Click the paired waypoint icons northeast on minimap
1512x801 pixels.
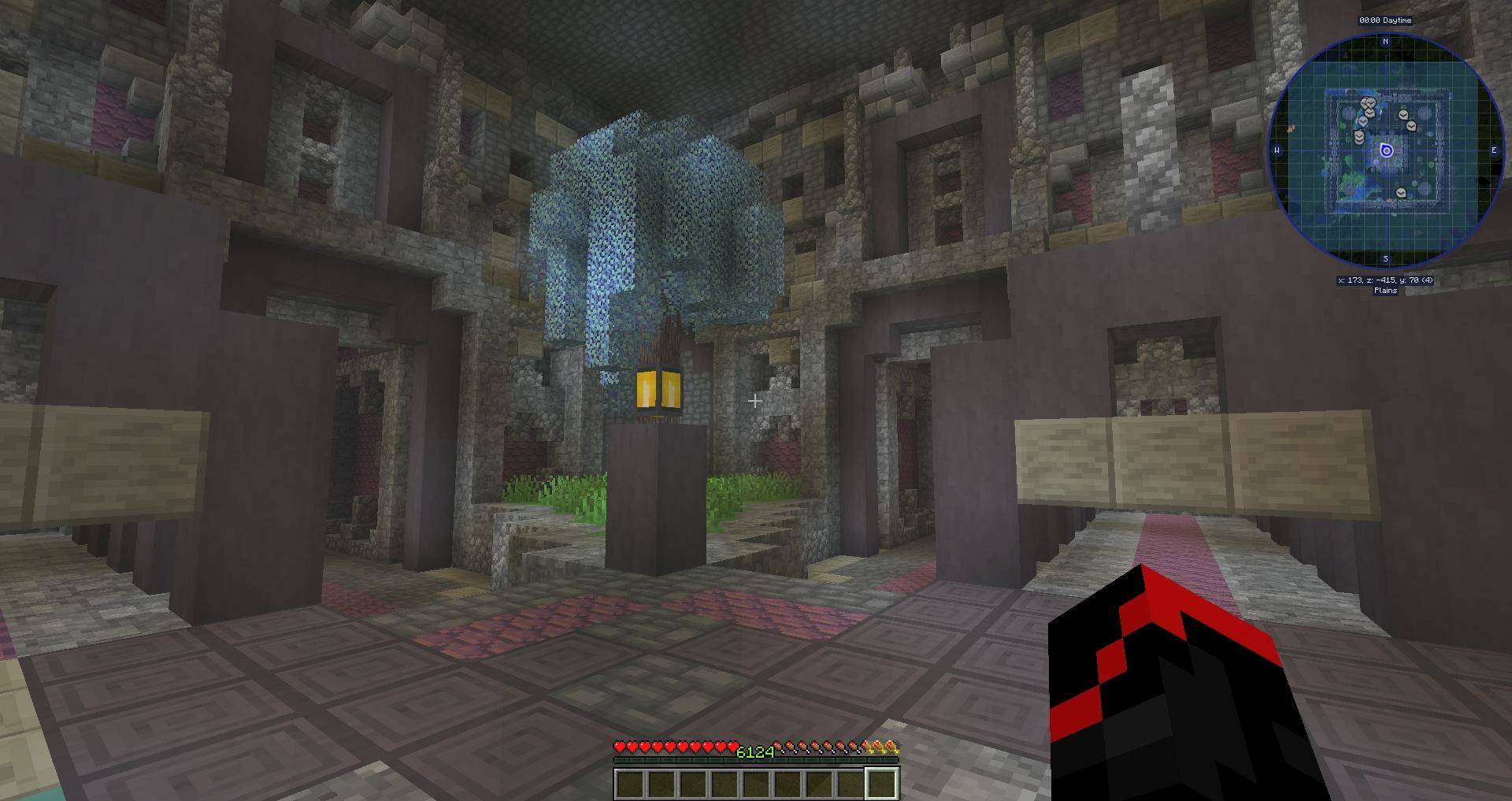tap(1406, 120)
